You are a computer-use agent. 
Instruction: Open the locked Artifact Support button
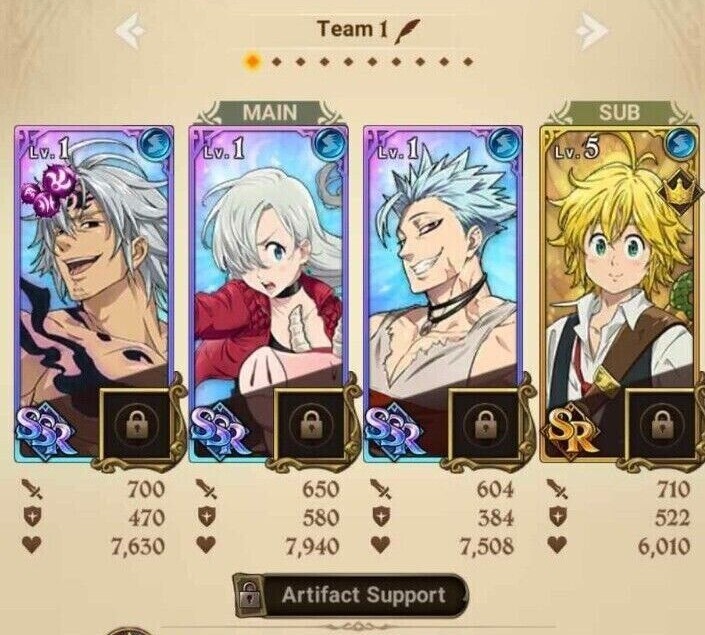point(351,596)
